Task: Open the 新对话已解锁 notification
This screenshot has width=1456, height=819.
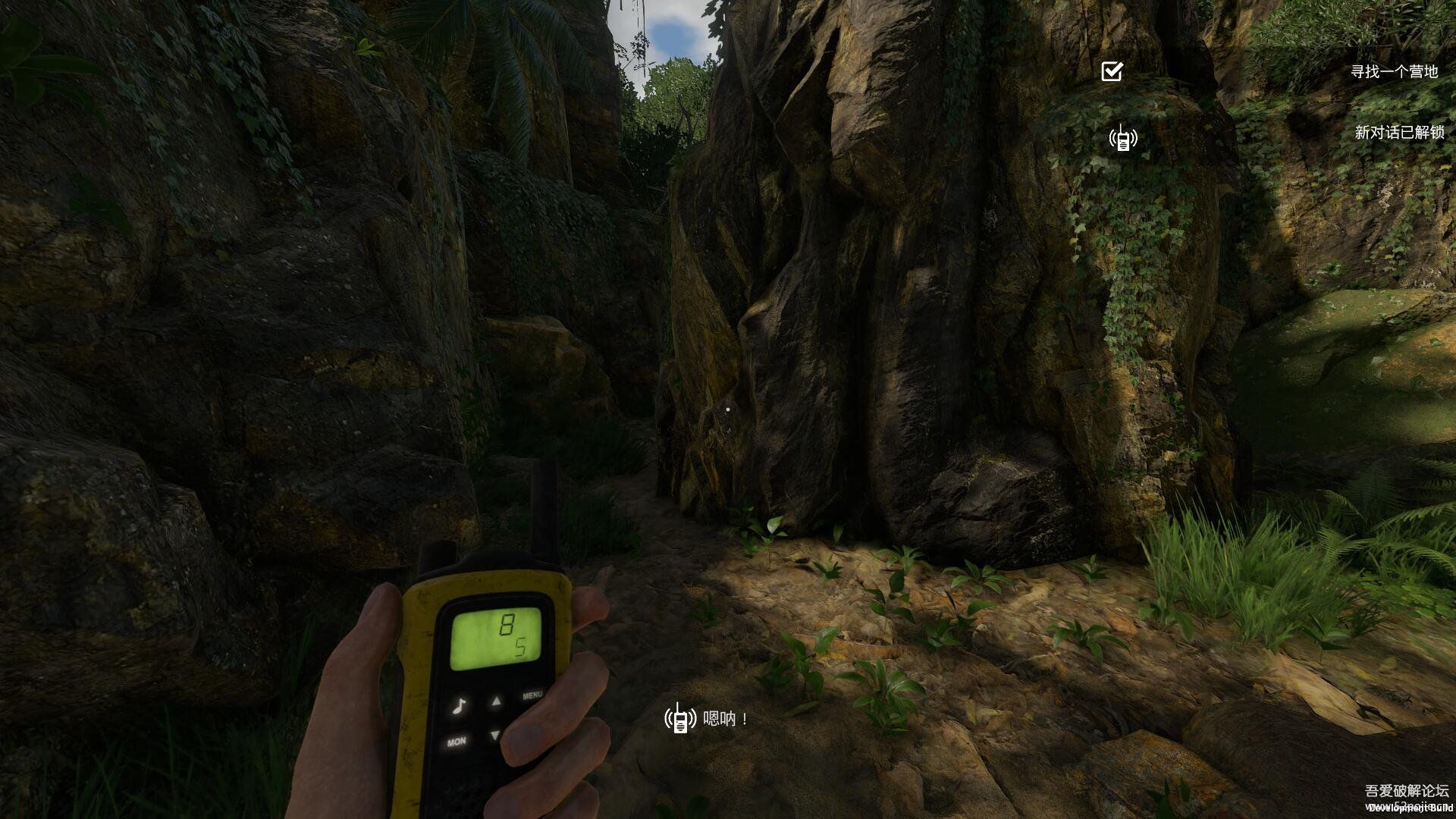Action: (x=1399, y=132)
